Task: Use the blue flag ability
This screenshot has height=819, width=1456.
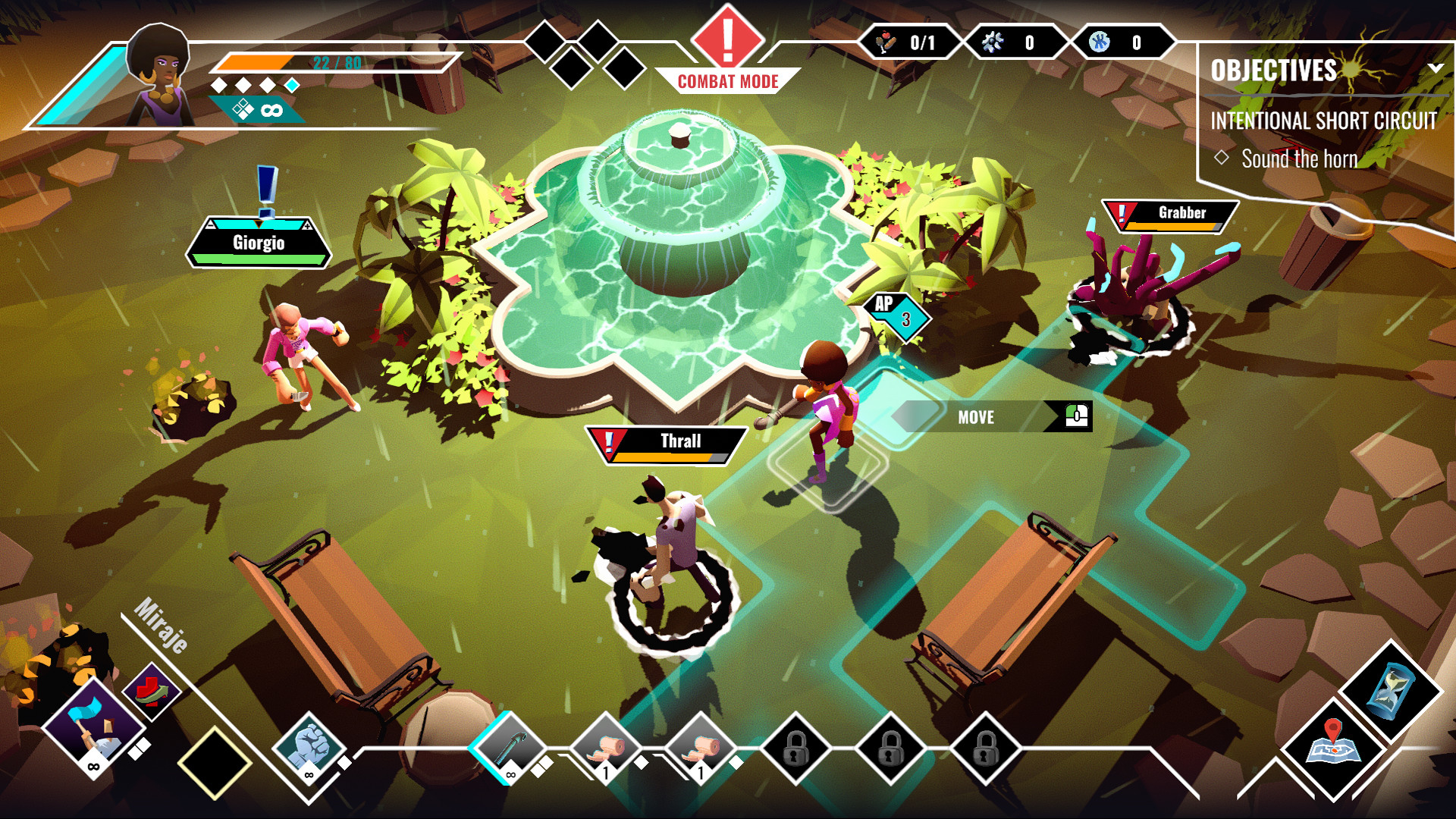Action: (93, 726)
